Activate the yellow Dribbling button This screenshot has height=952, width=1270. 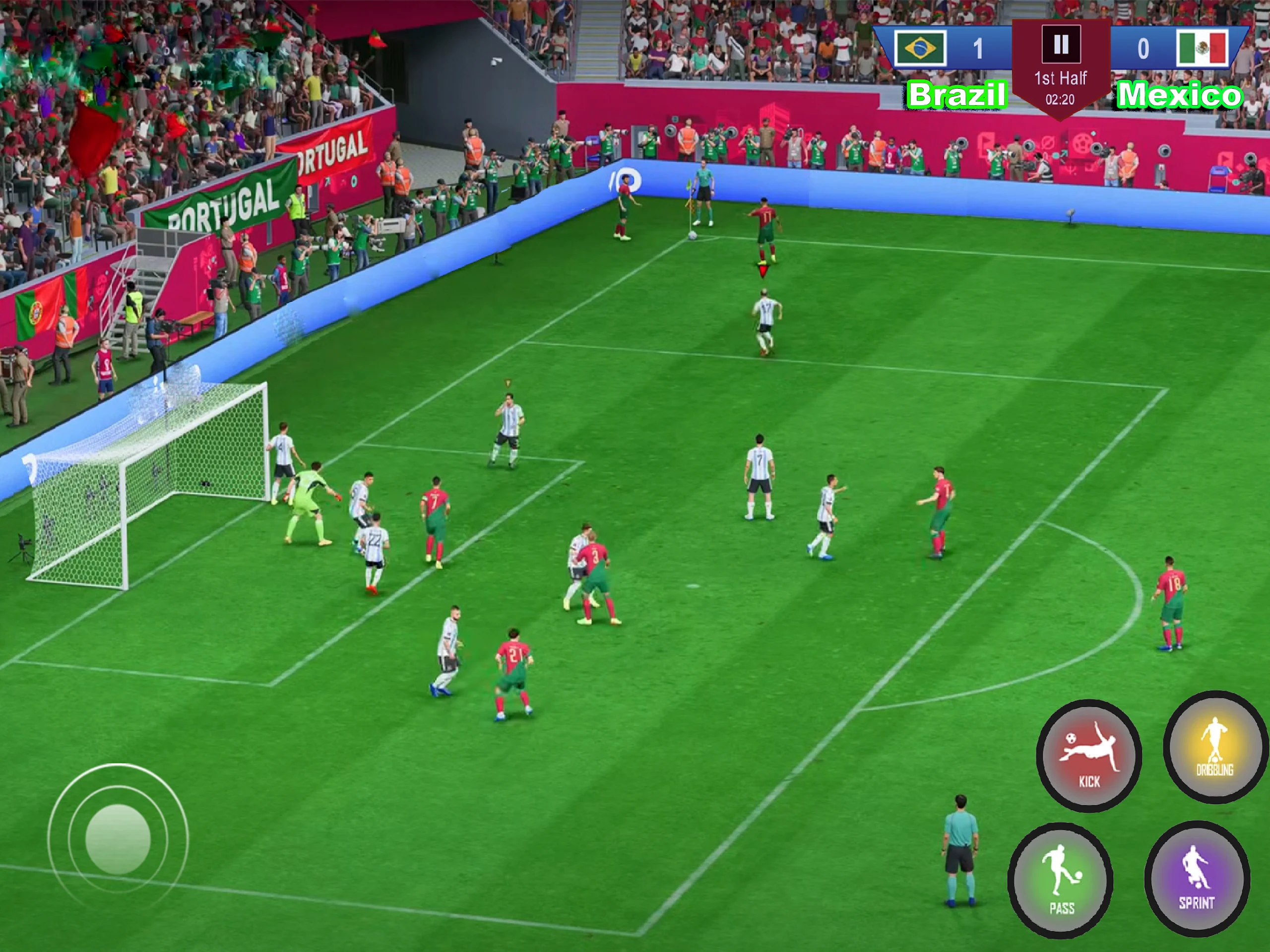coord(1215,747)
